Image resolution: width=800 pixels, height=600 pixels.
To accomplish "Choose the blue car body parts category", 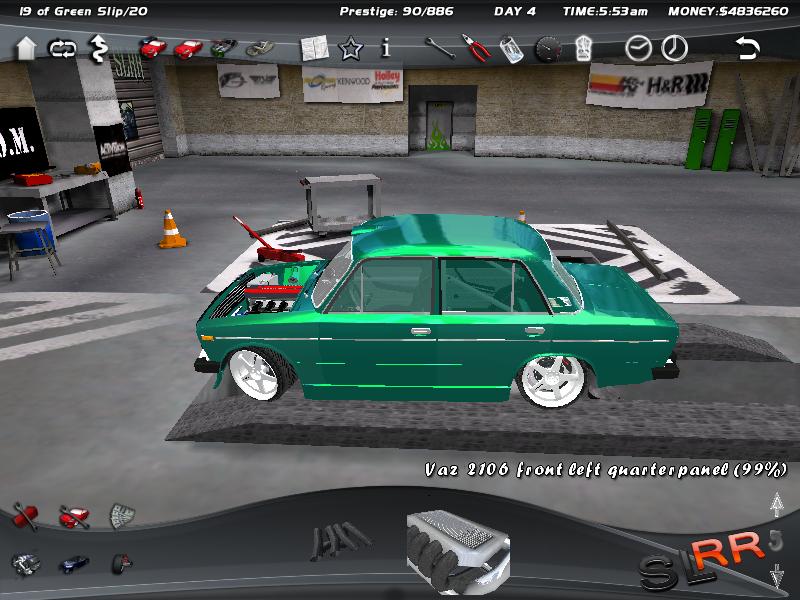I will pyautogui.click(x=73, y=563).
